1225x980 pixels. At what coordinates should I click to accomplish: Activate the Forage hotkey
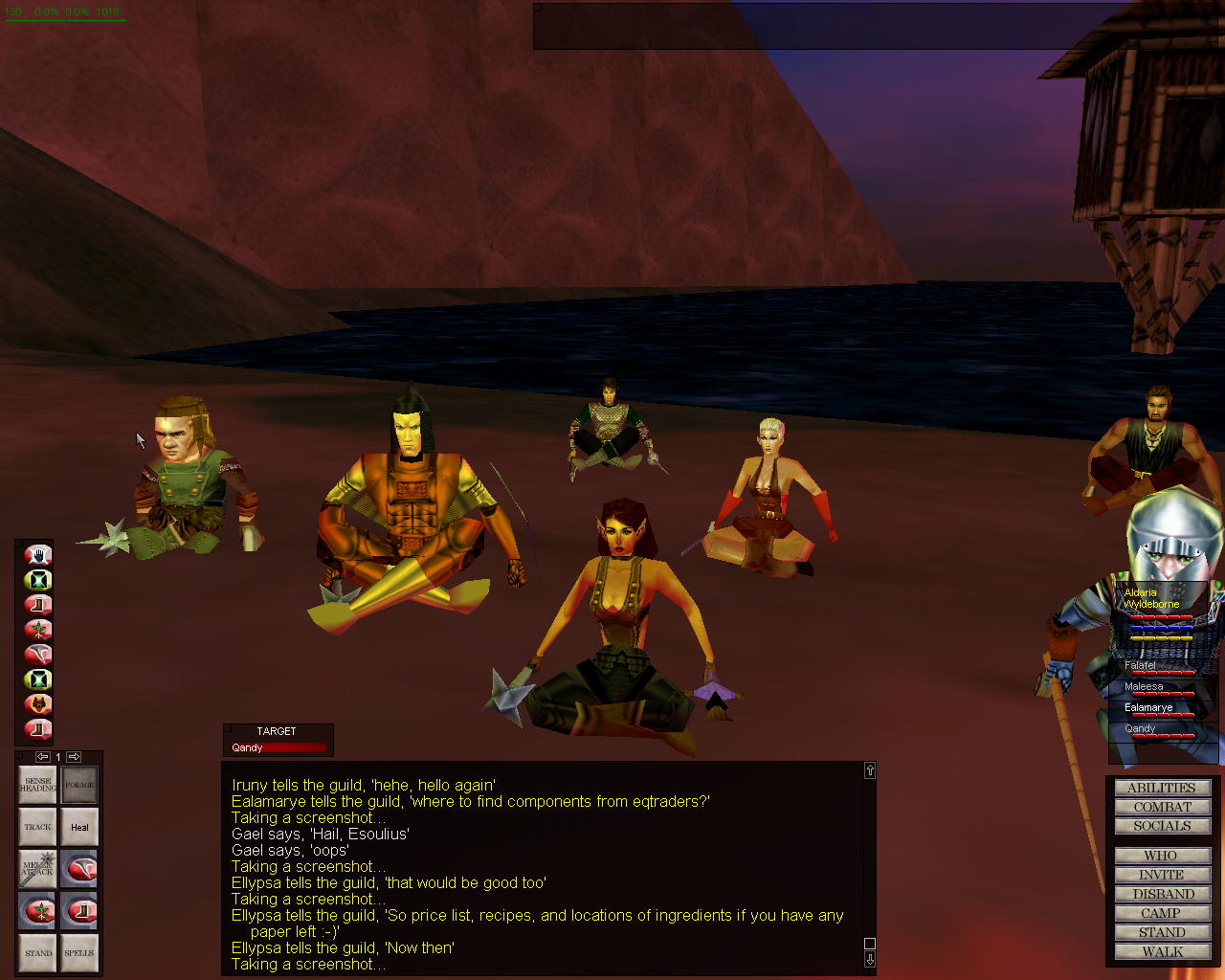79,786
